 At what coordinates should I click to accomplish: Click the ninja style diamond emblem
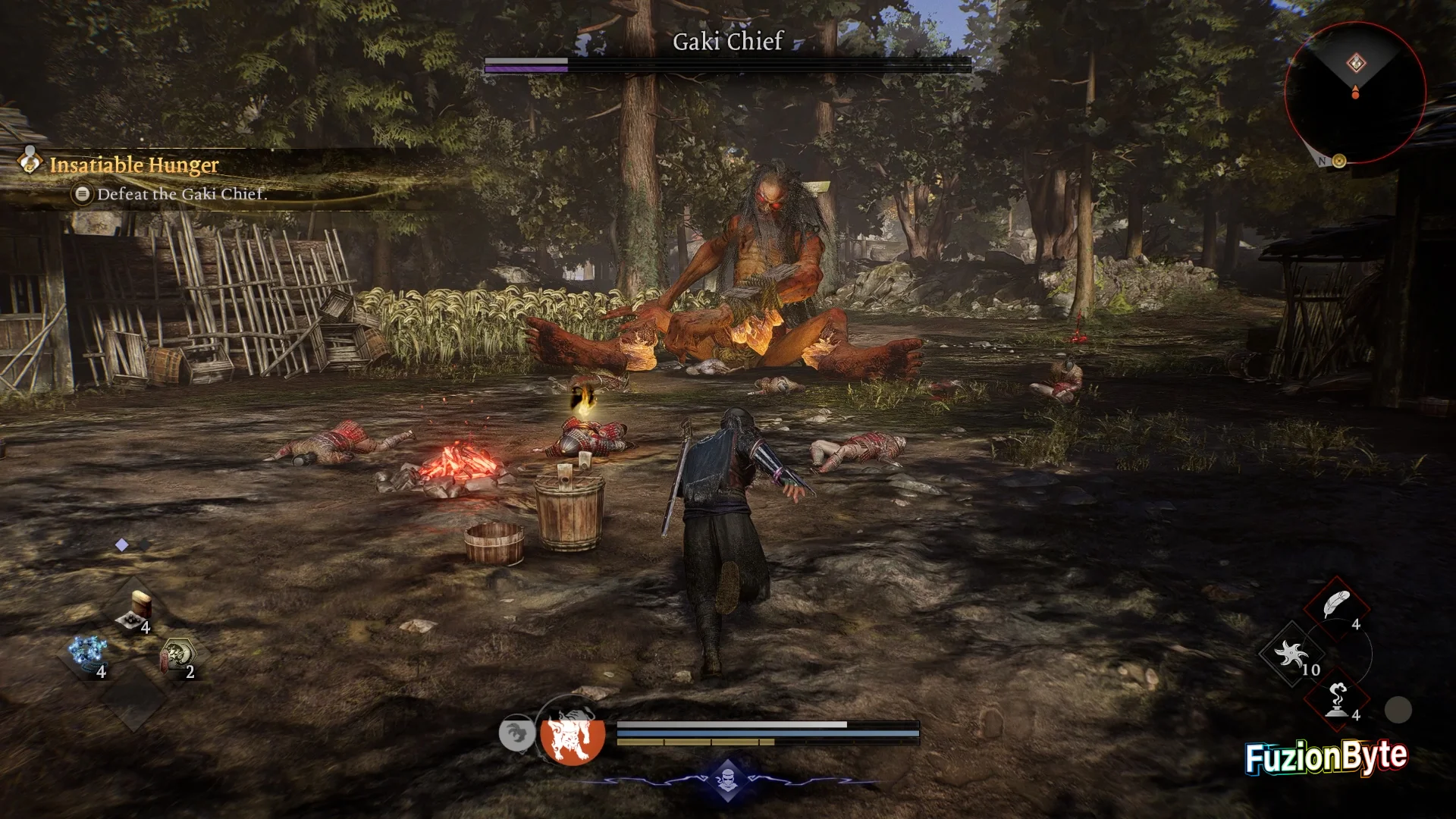coord(727,778)
